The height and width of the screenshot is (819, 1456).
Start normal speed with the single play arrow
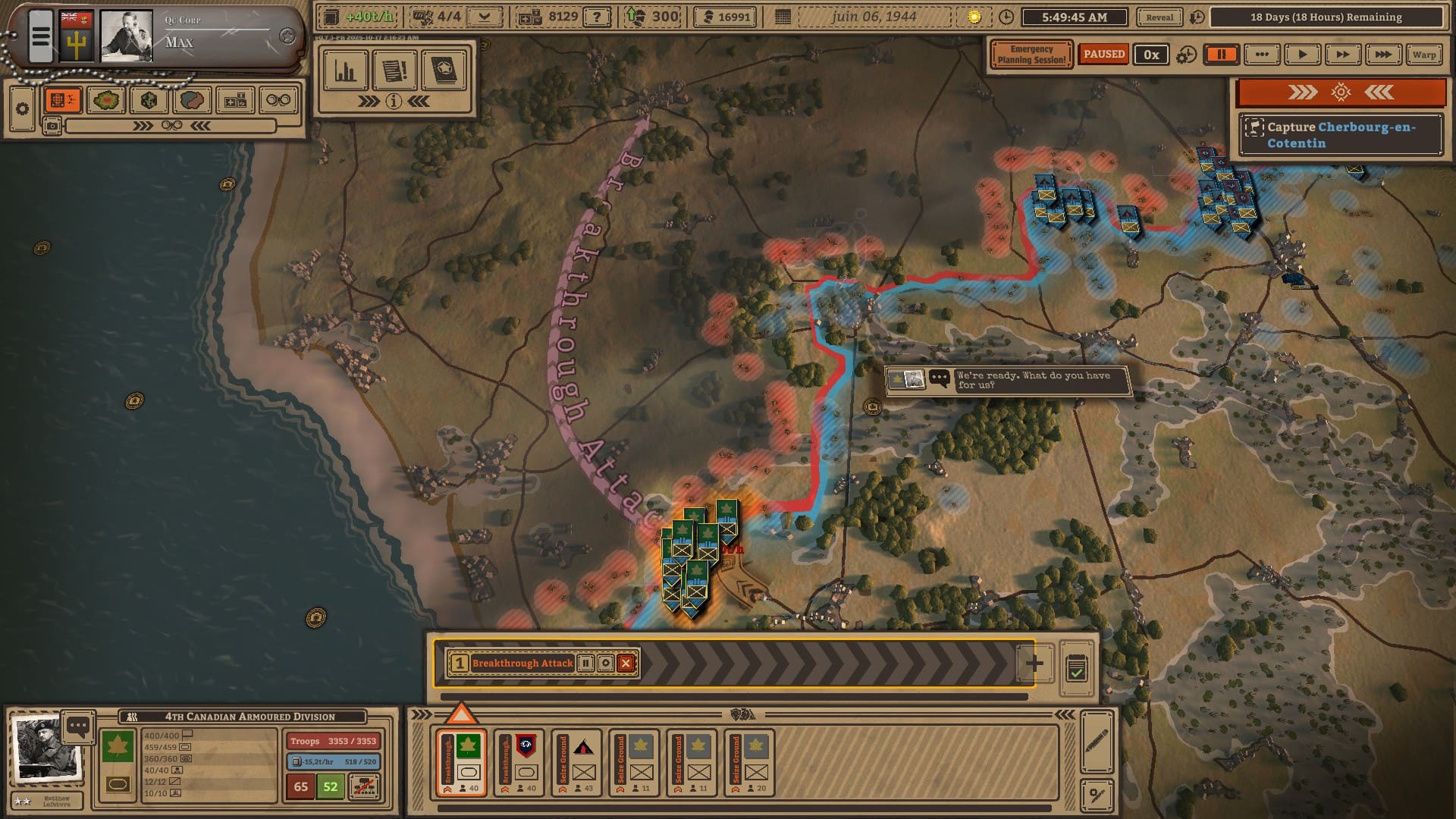1302,55
